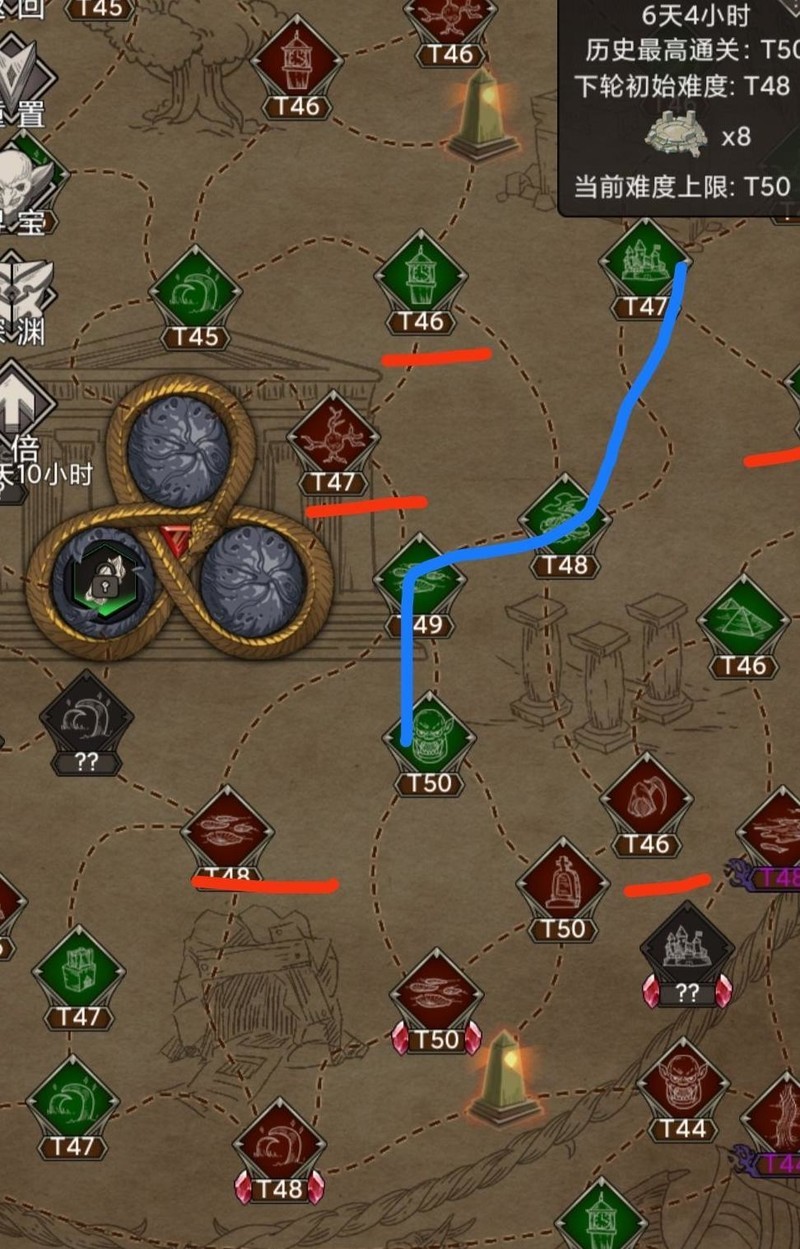Open the green T46 pyramid node

(x=743, y=622)
